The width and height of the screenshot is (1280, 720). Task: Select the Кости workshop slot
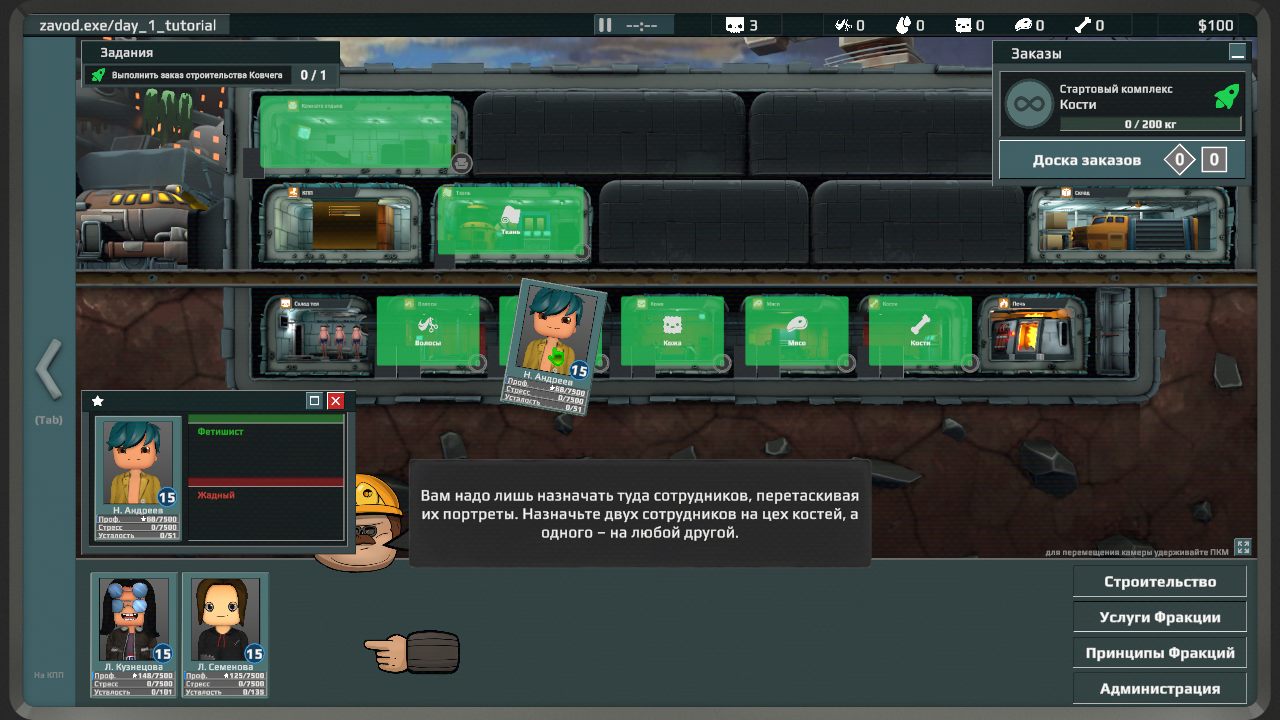(920, 331)
